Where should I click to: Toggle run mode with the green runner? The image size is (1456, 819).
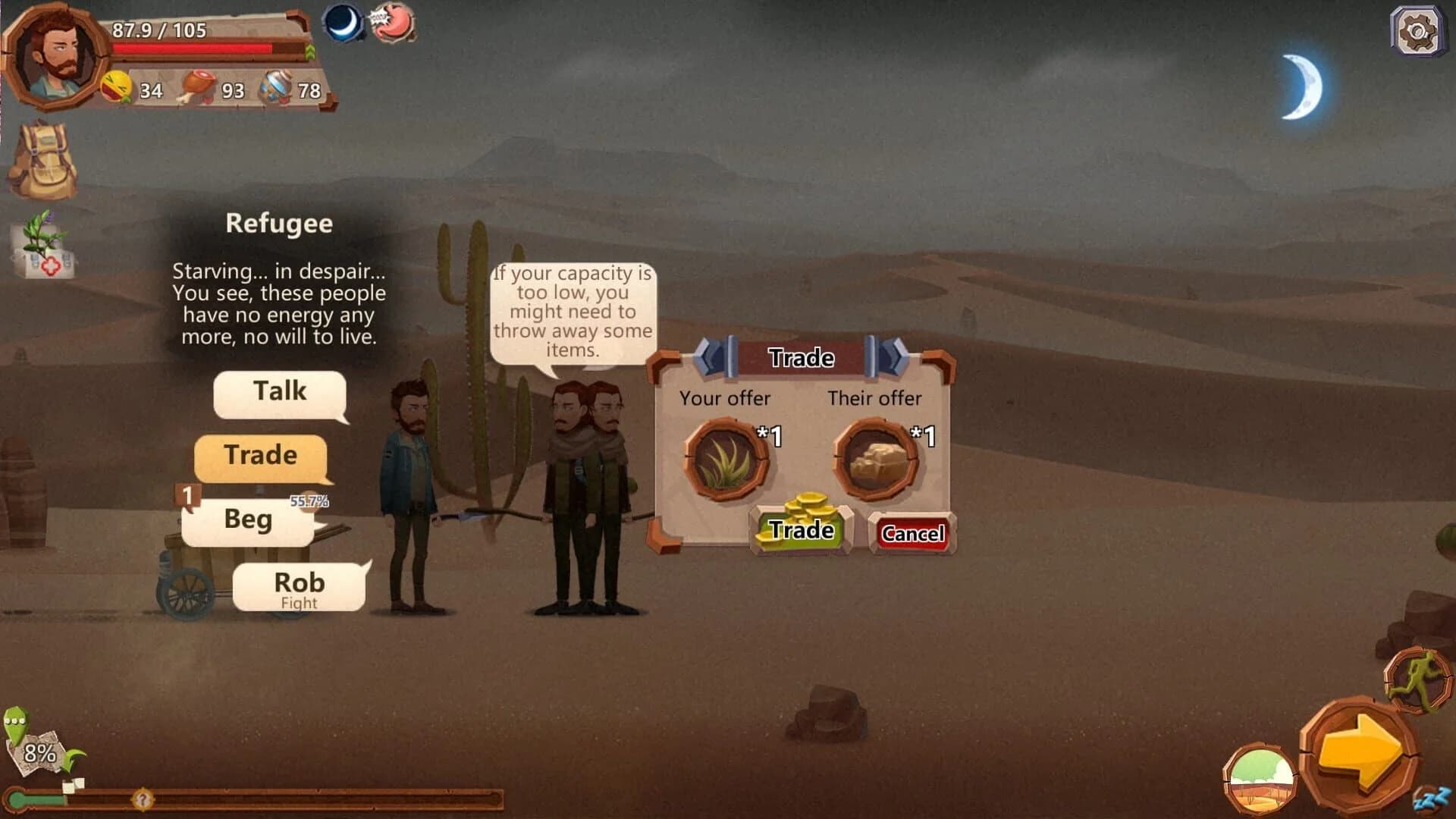1417,679
